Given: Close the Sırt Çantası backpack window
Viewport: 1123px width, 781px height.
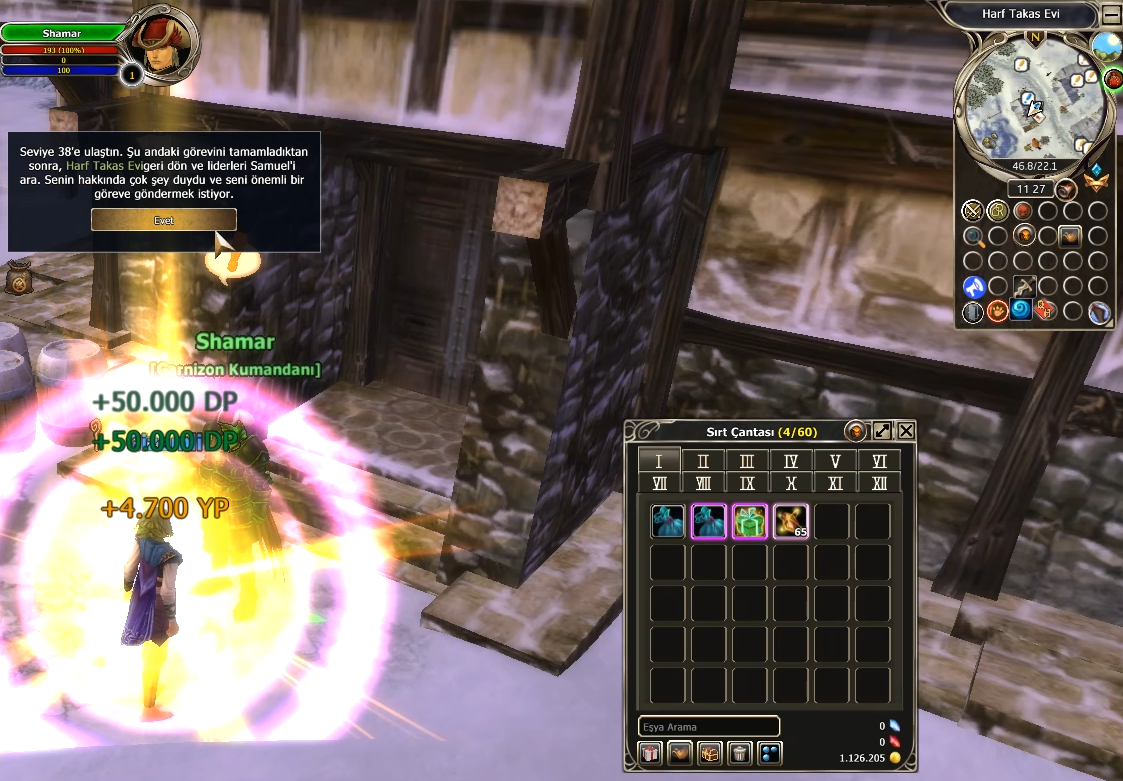Looking at the screenshot, I should [x=906, y=431].
